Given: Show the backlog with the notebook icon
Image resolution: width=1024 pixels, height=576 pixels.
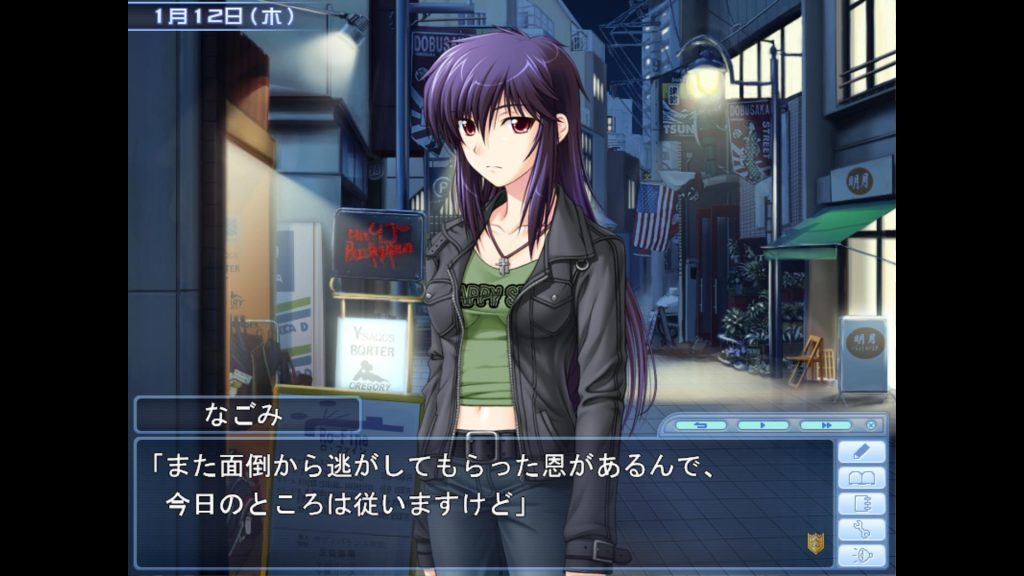Looking at the screenshot, I should pos(861,504).
